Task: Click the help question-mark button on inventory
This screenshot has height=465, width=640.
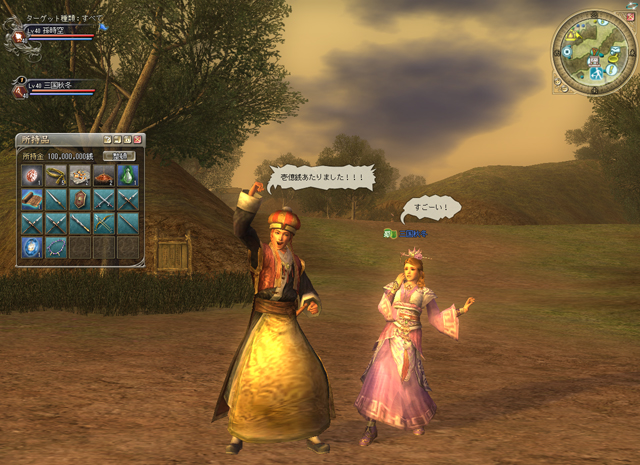Action: 107,139
